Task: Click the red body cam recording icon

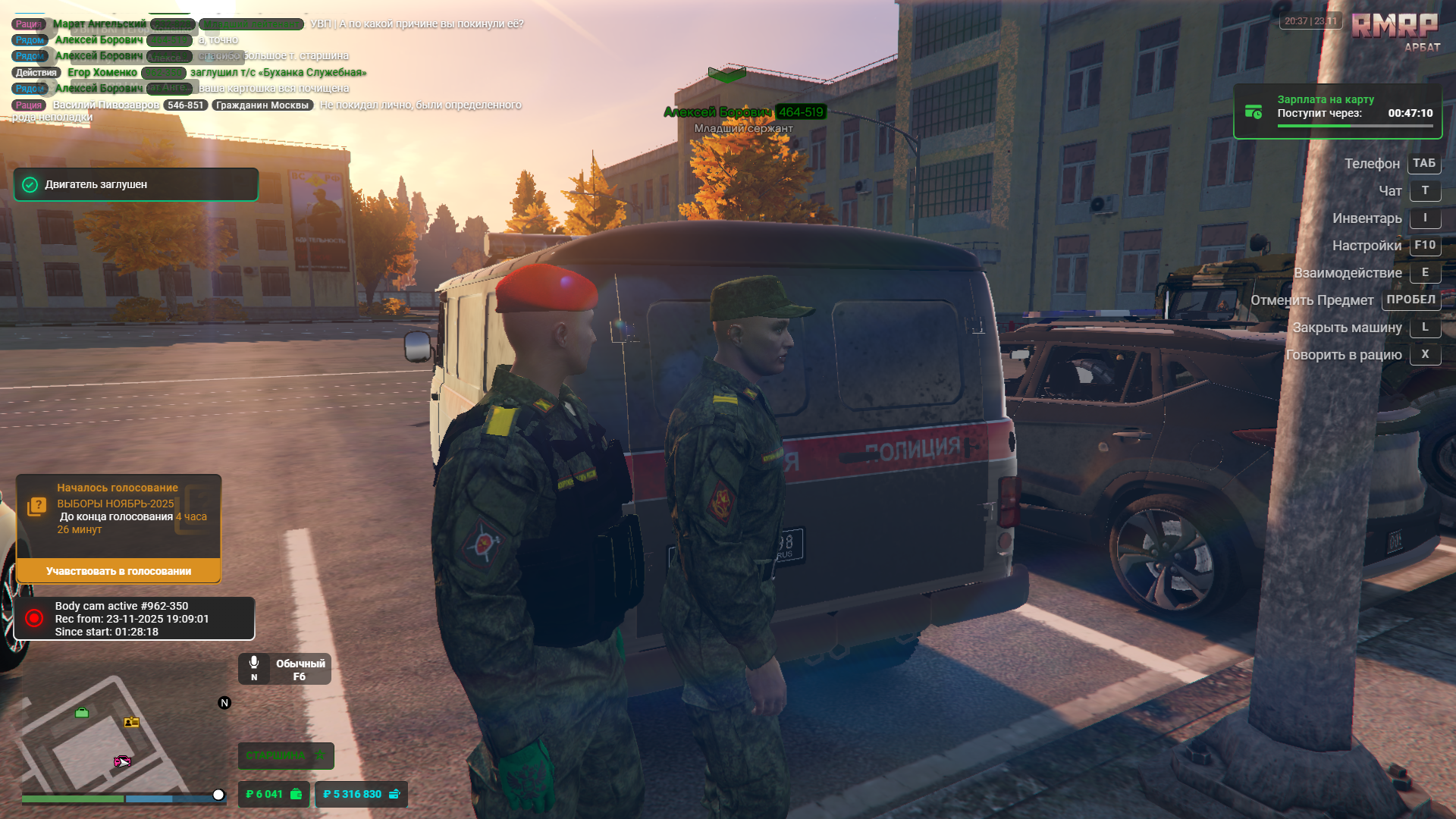Action: tap(33, 617)
